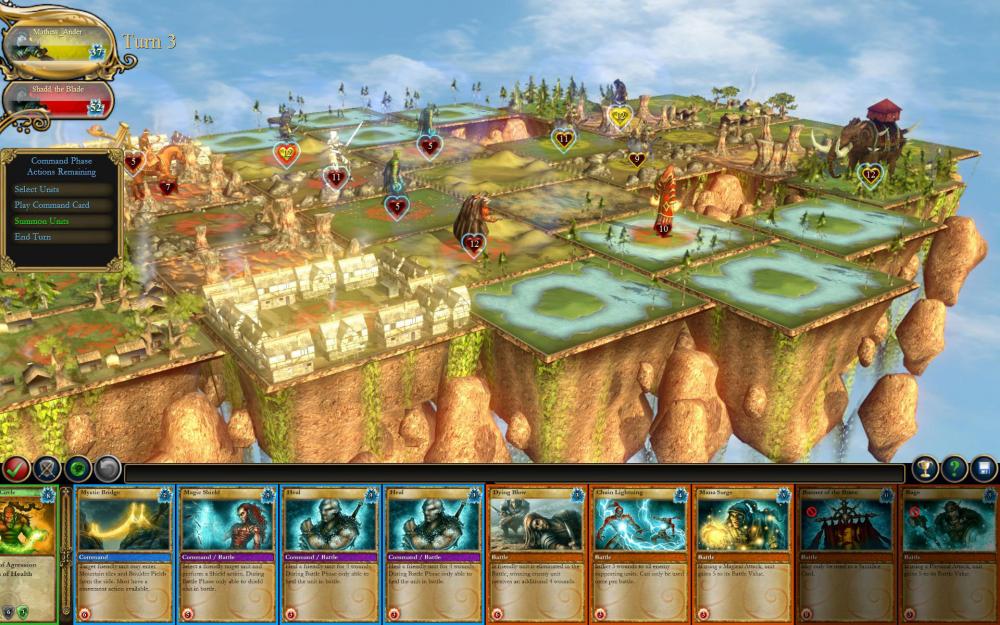Click the Shadd, the Blade player panel
Viewport: 1000px width, 625px height.
[58, 100]
